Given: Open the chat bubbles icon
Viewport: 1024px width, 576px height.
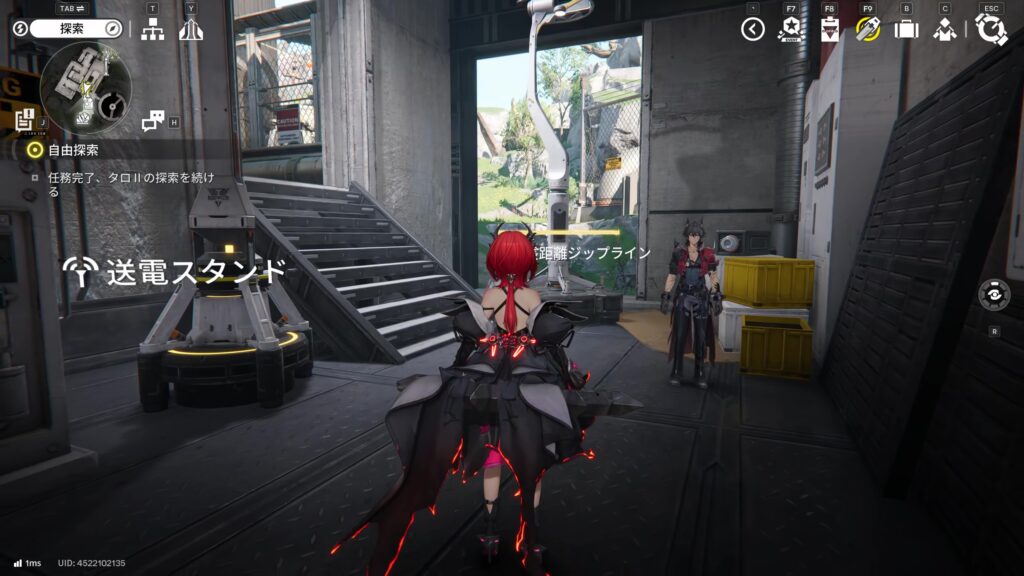Looking at the screenshot, I should [153, 121].
